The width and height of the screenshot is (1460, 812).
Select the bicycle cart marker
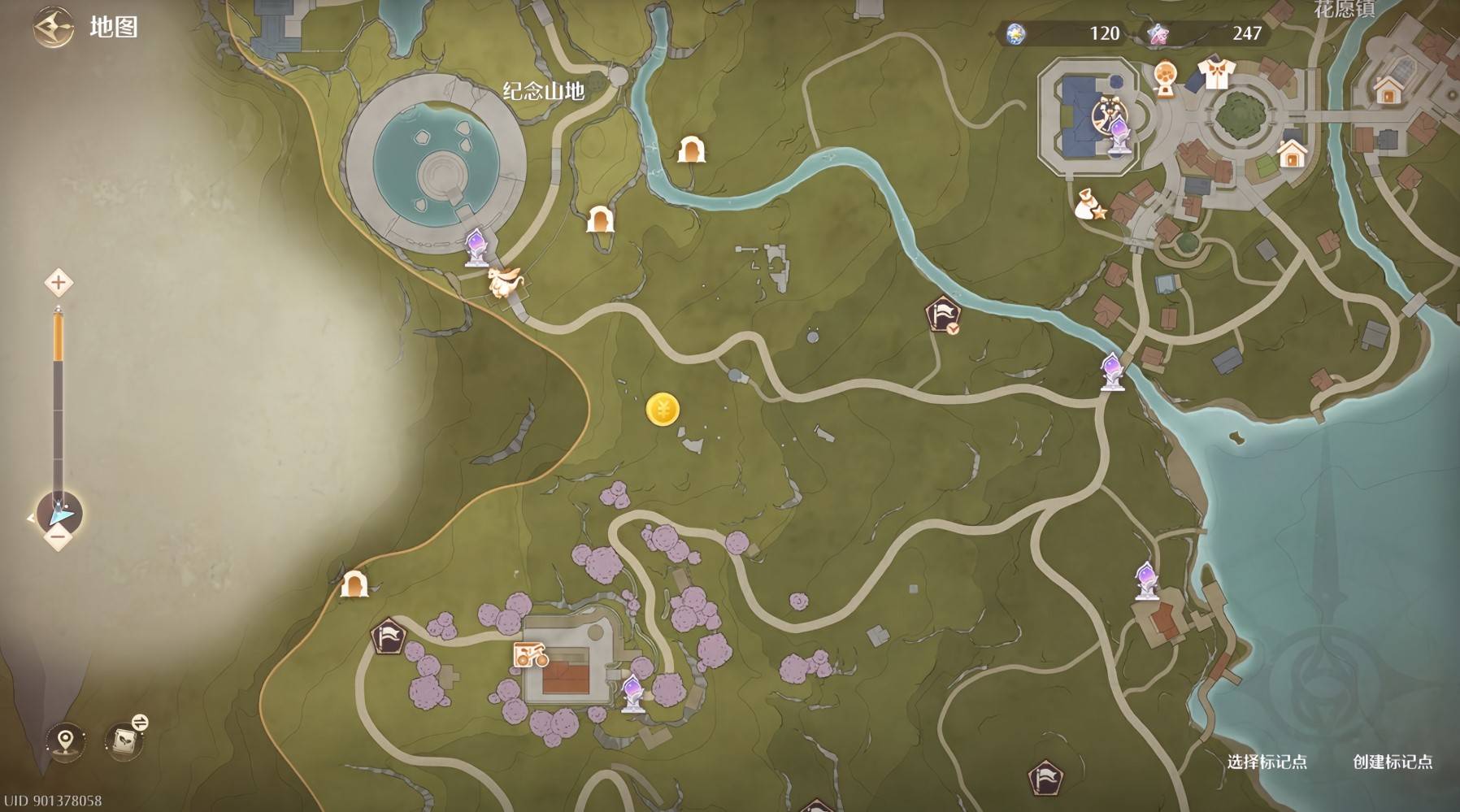tap(530, 655)
